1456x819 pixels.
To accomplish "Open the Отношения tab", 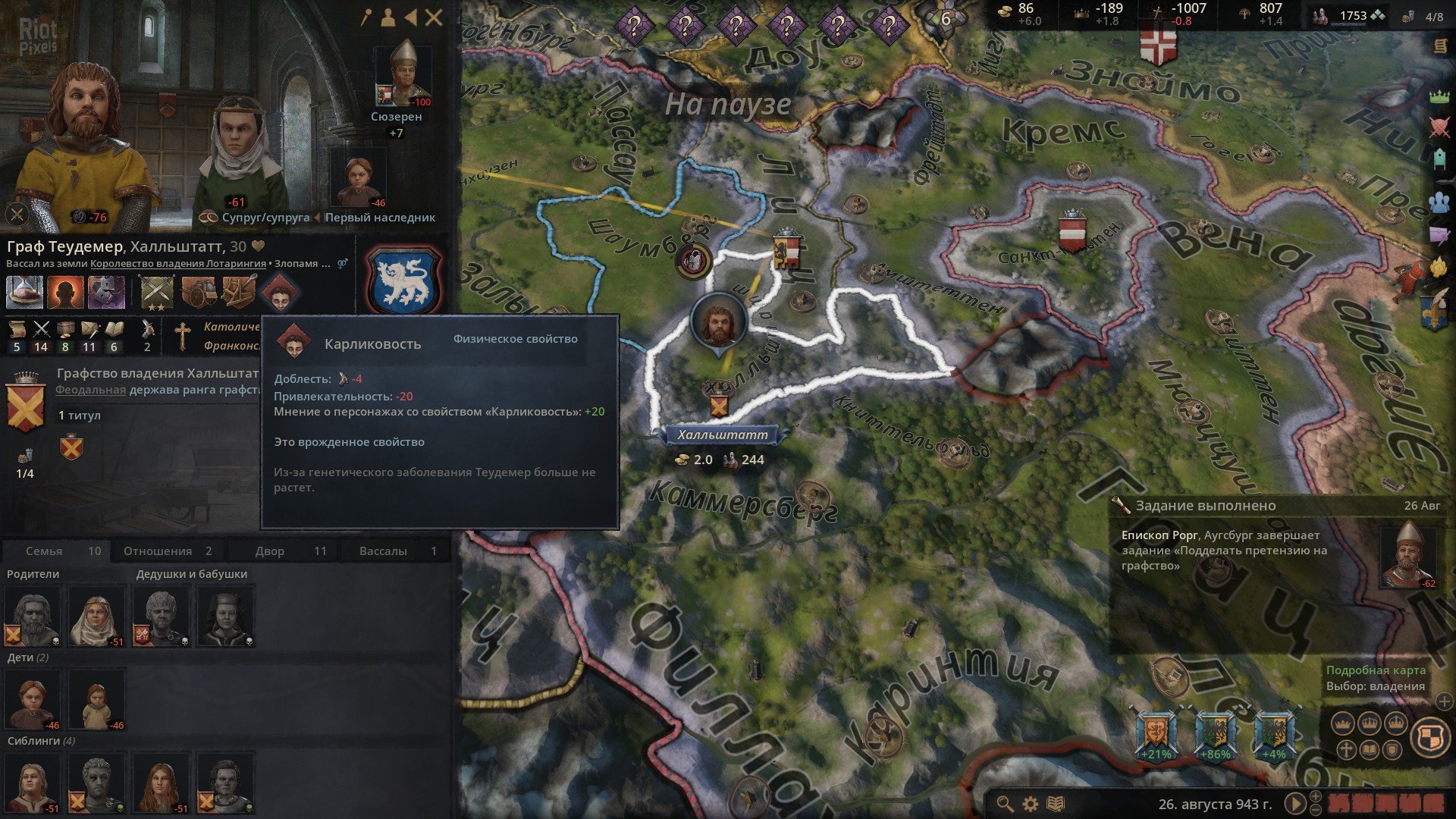I will (x=168, y=551).
